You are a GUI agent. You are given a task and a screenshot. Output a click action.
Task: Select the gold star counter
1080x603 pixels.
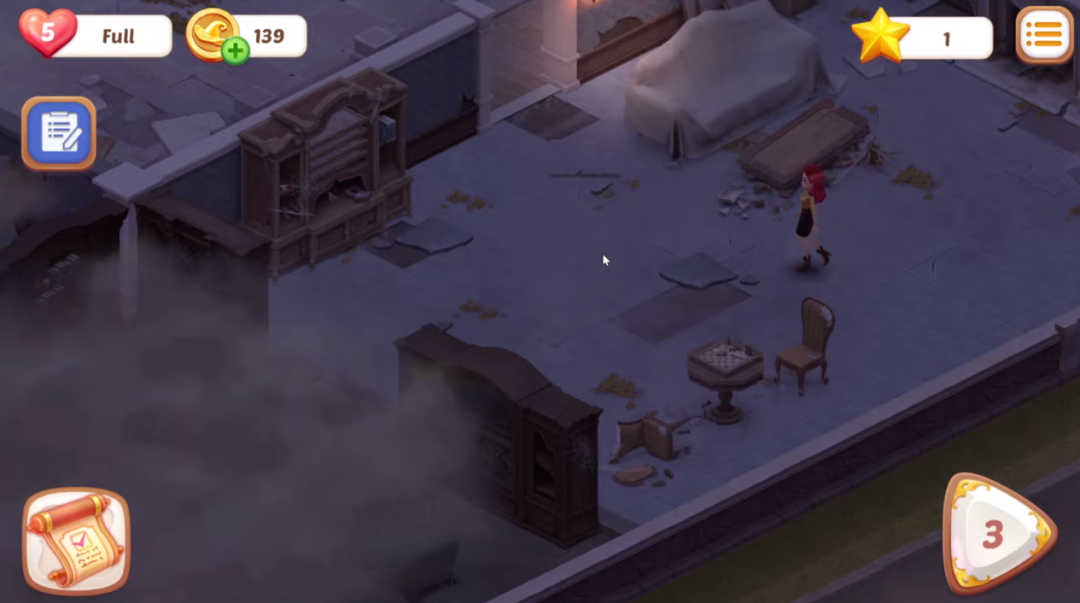tap(880, 36)
